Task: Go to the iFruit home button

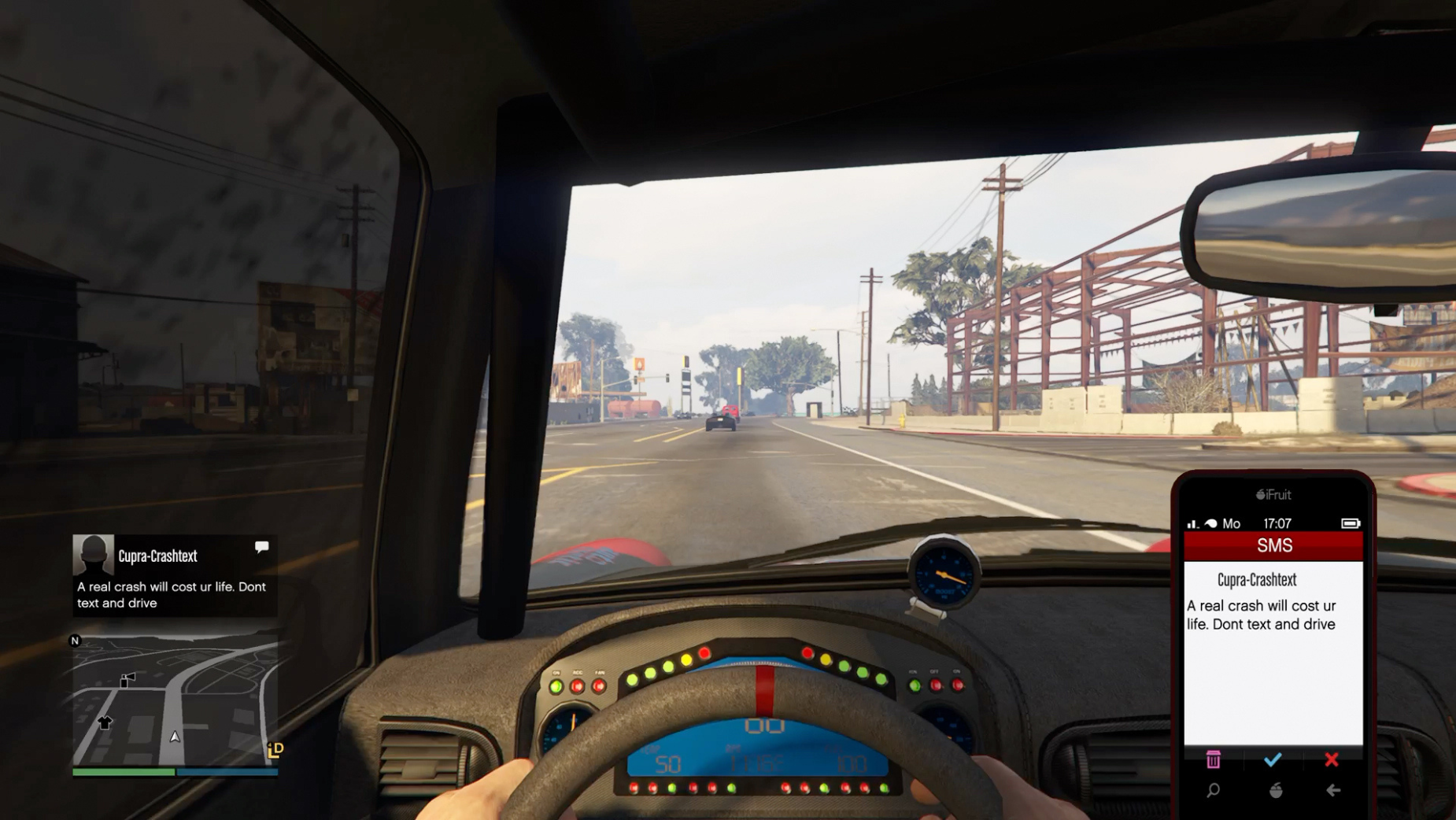Action: coord(1276,790)
